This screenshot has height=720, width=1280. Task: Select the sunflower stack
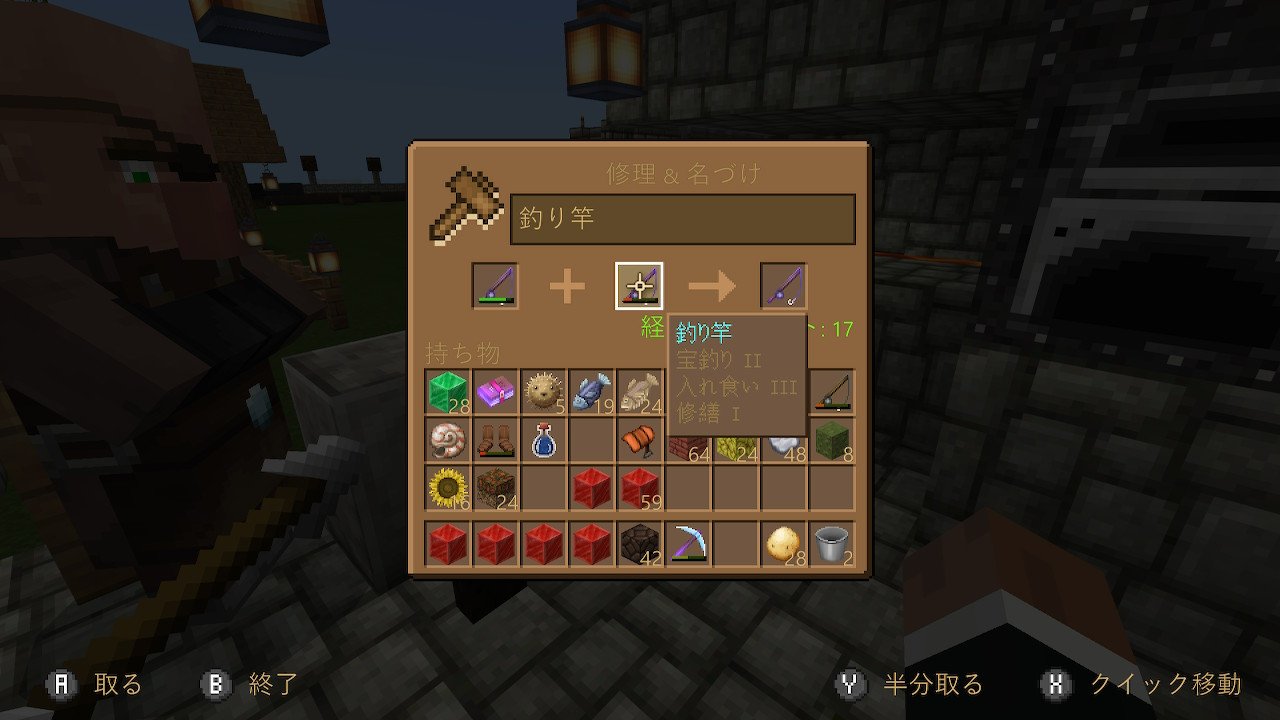tap(447, 490)
